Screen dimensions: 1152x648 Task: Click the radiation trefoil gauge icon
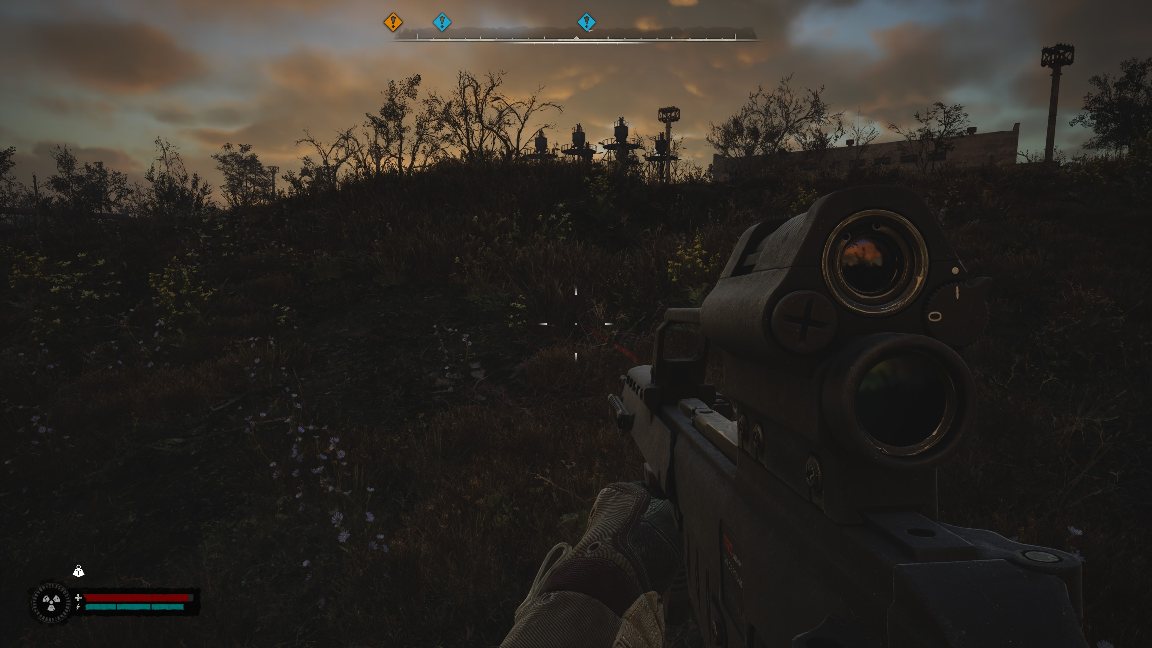click(x=50, y=602)
